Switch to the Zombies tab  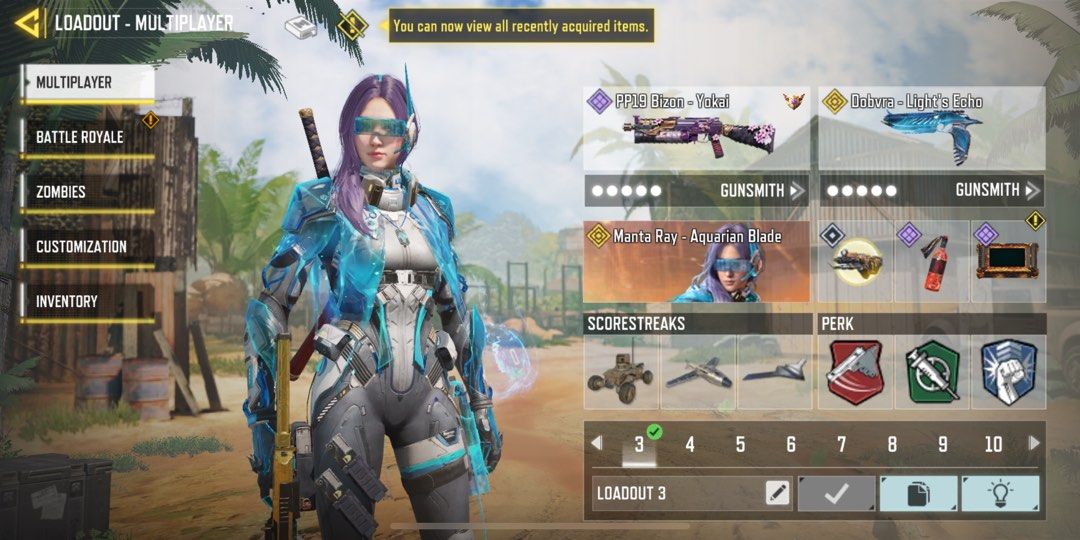tap(62, 192)
